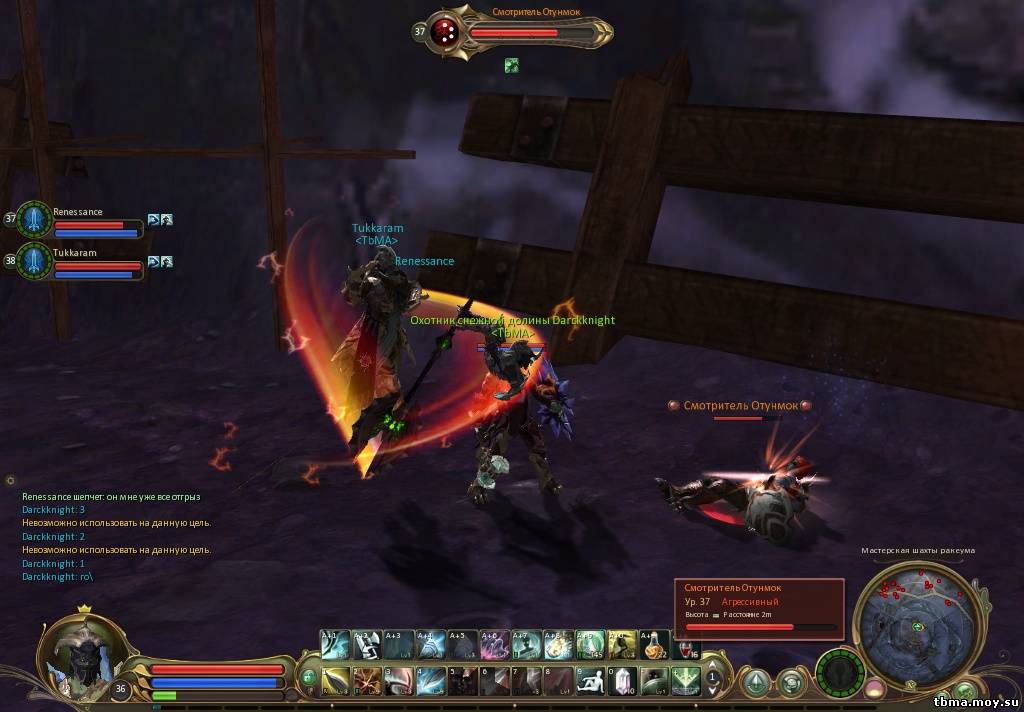The width and height of the screenshot is (1024, 712).
Task: Click the chat log window
Action: click(120, 535)
